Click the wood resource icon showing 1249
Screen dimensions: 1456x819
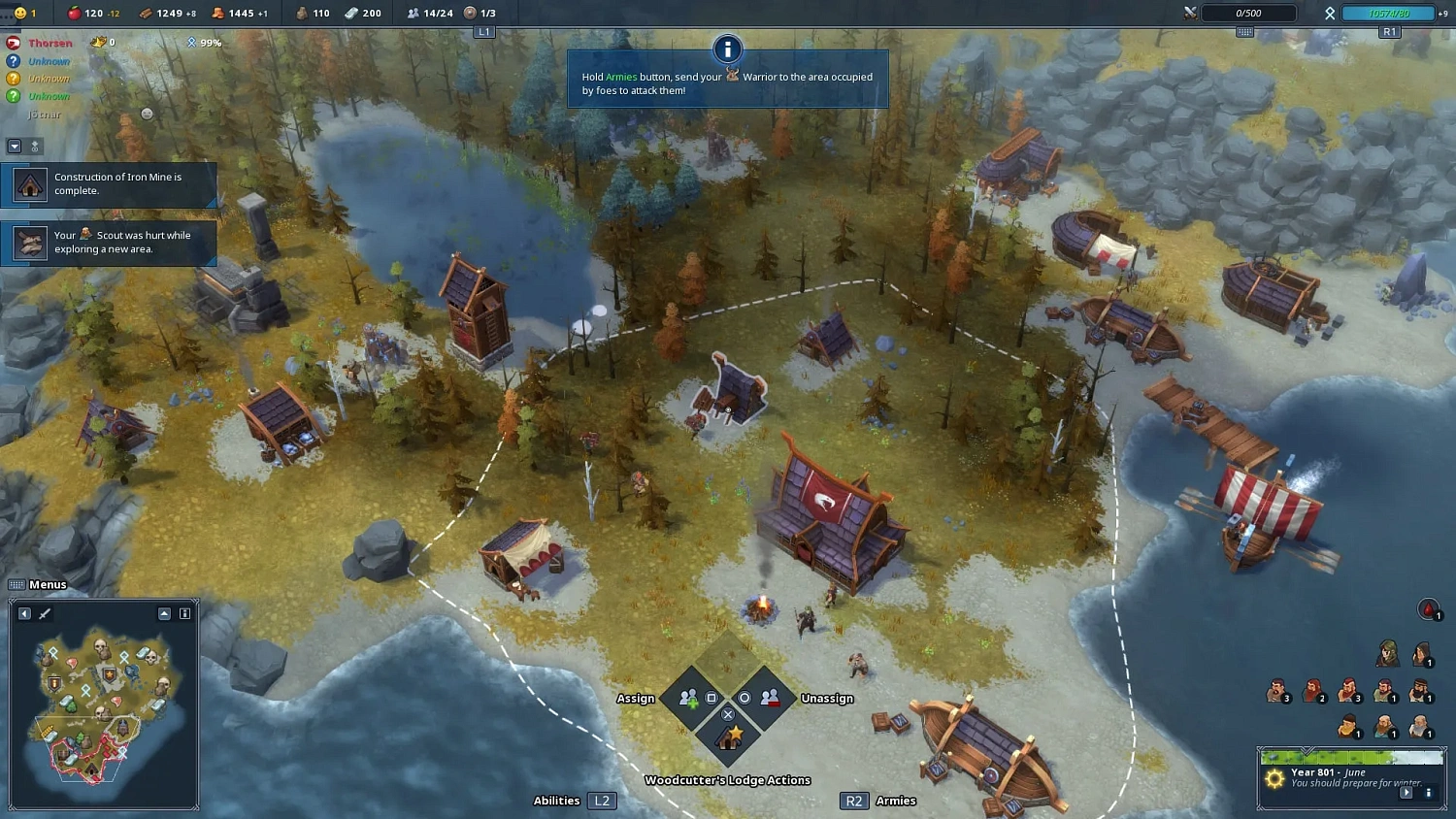click(x=146, y=13)
